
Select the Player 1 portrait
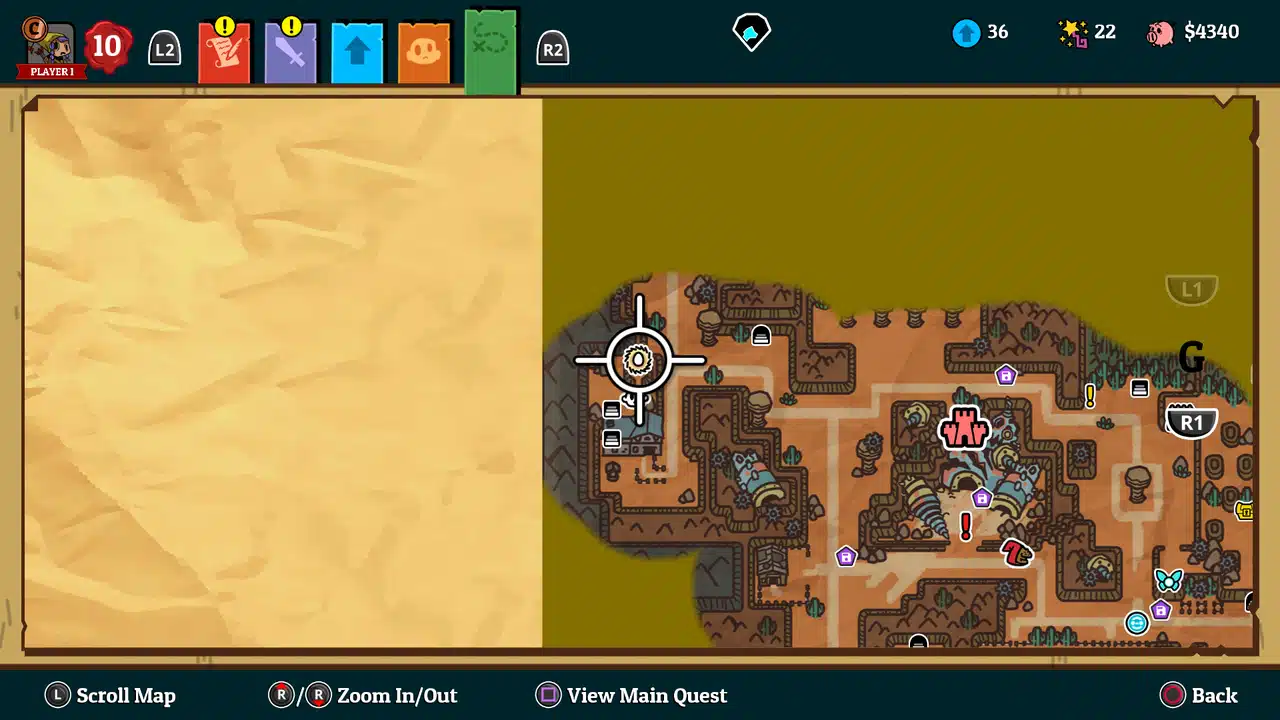pyautogui.click(x=50, y=47)
